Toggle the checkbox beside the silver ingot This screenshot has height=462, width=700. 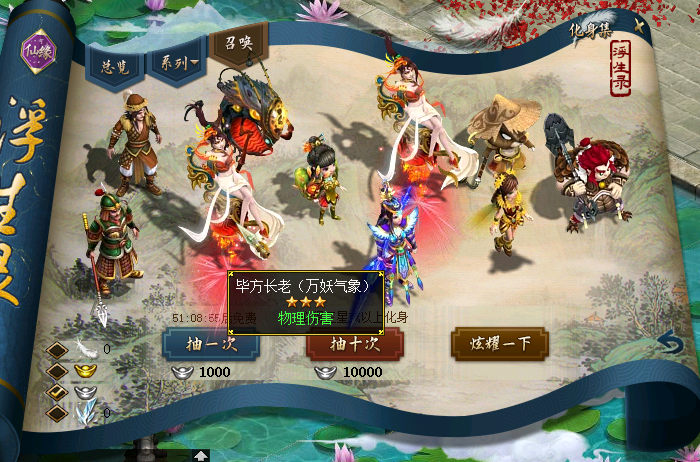pos(58,391)
